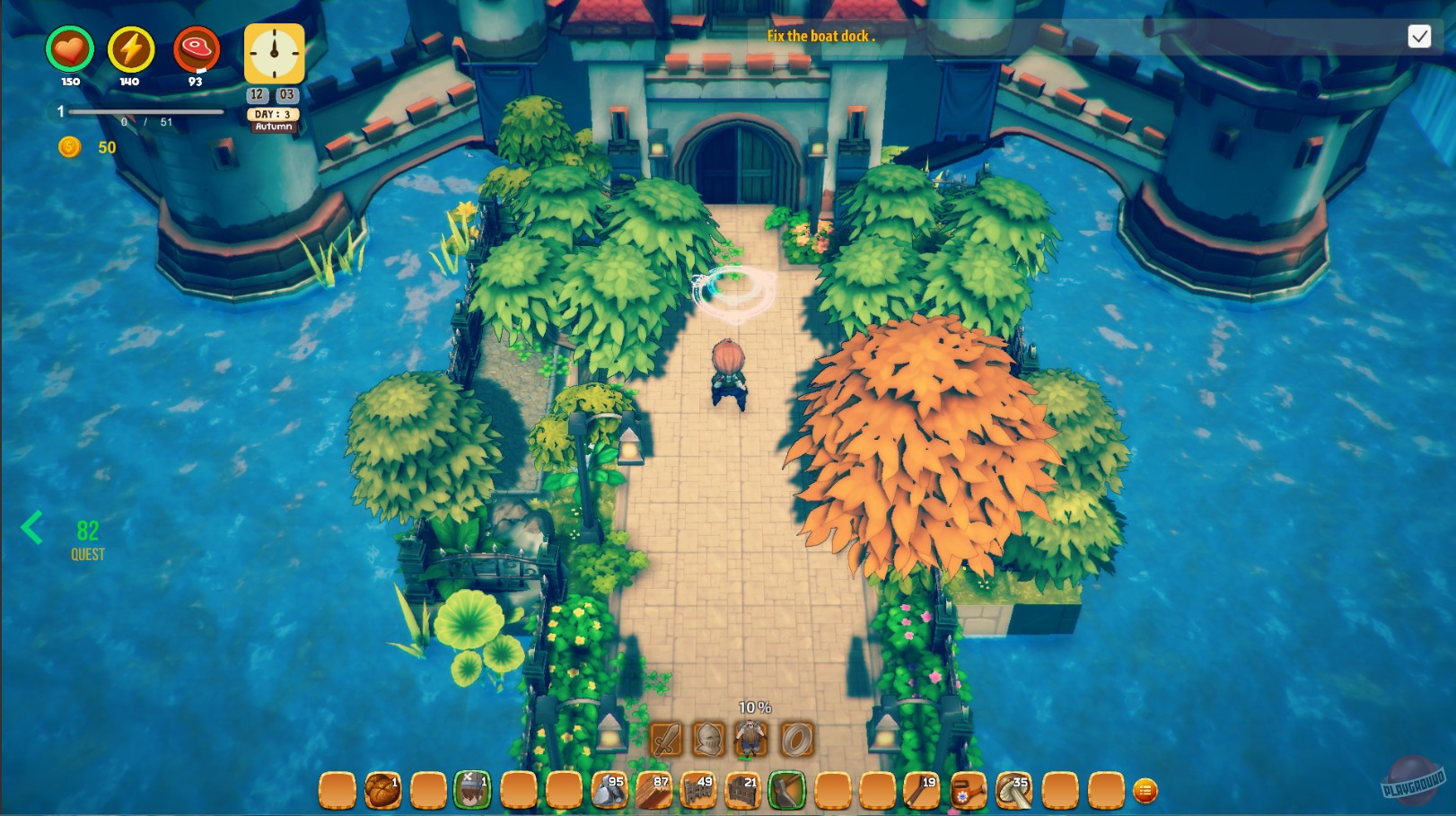Click the dwarf character equipment slot
Screen dimensions: 1456x816
tap(752, 741)
